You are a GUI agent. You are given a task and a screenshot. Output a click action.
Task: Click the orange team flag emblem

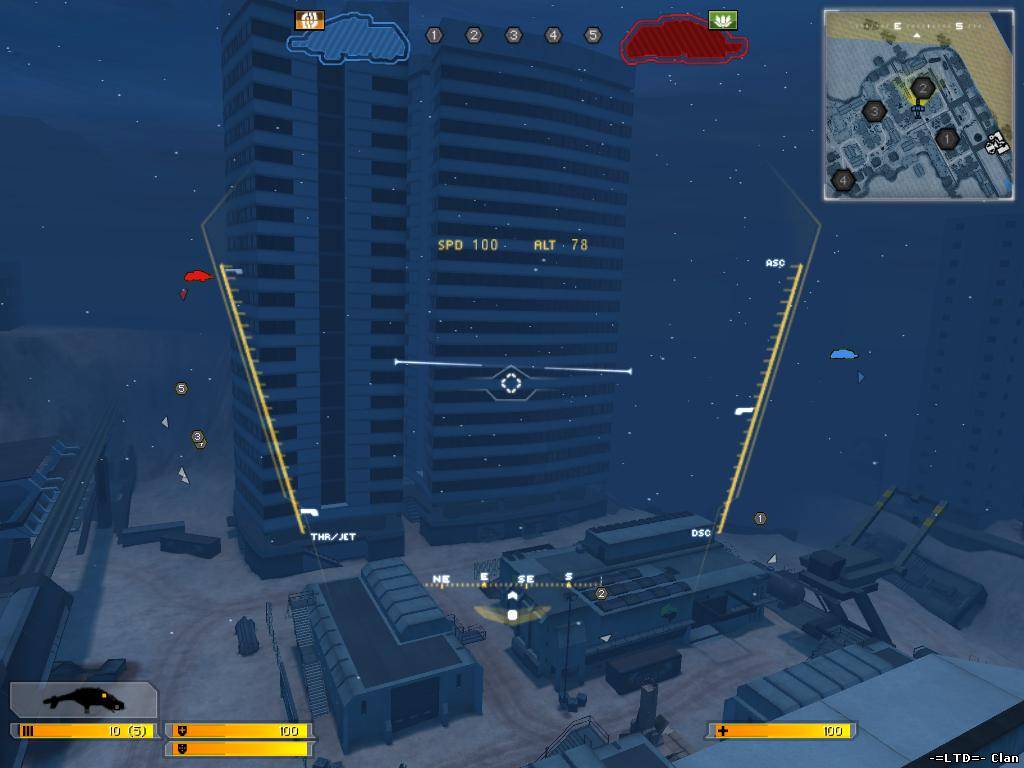[x=310, y=20]
